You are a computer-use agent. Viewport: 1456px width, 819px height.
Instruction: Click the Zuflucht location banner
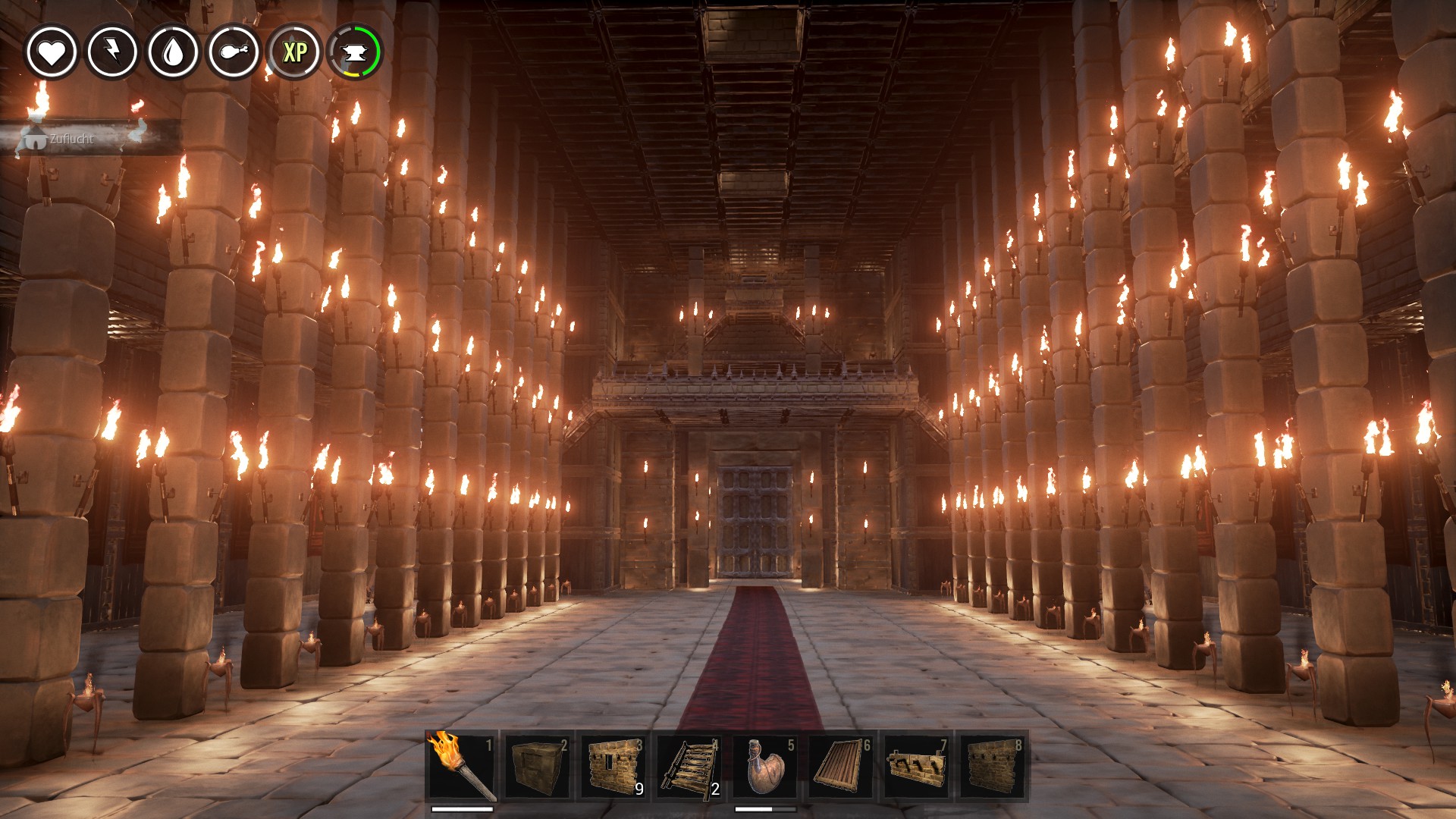72,139
